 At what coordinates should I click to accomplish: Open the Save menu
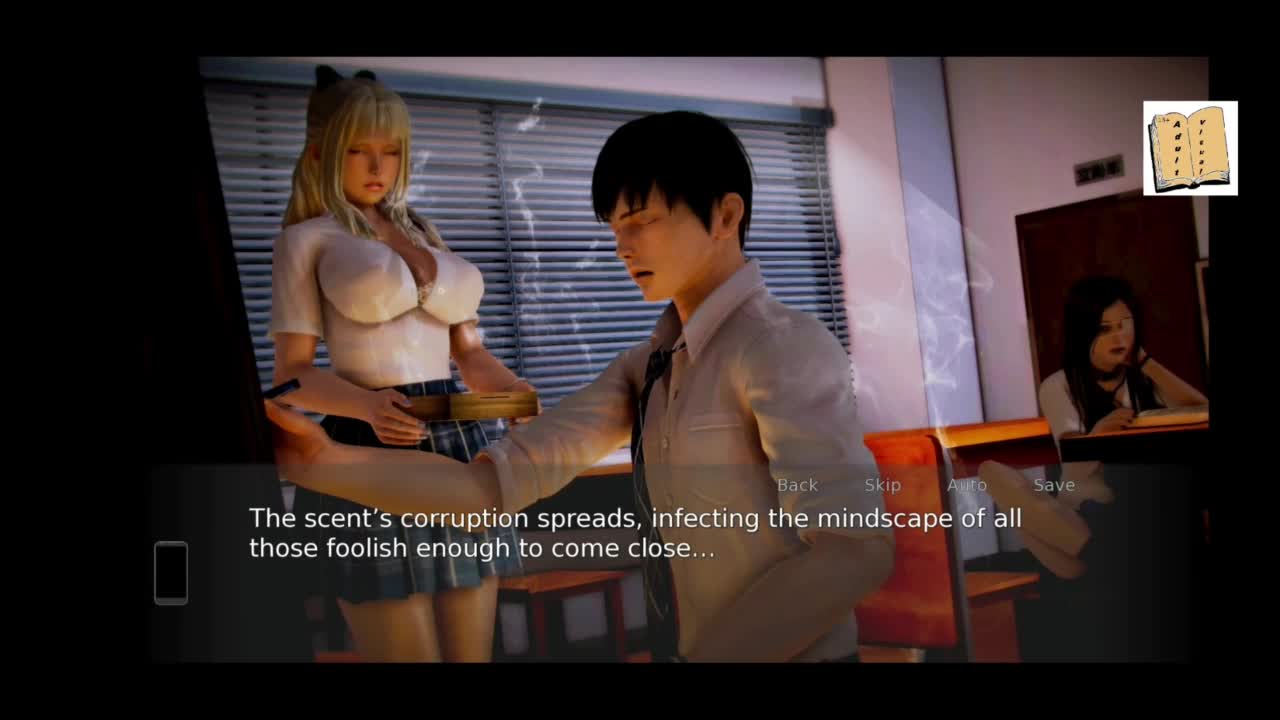coord(1054,485)
